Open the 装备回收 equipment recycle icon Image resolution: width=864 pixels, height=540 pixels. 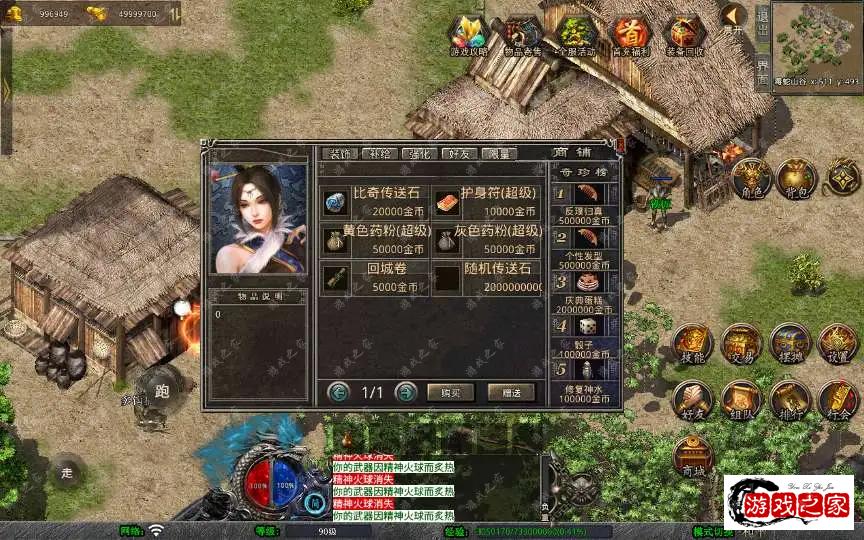(x=684, y=36)
